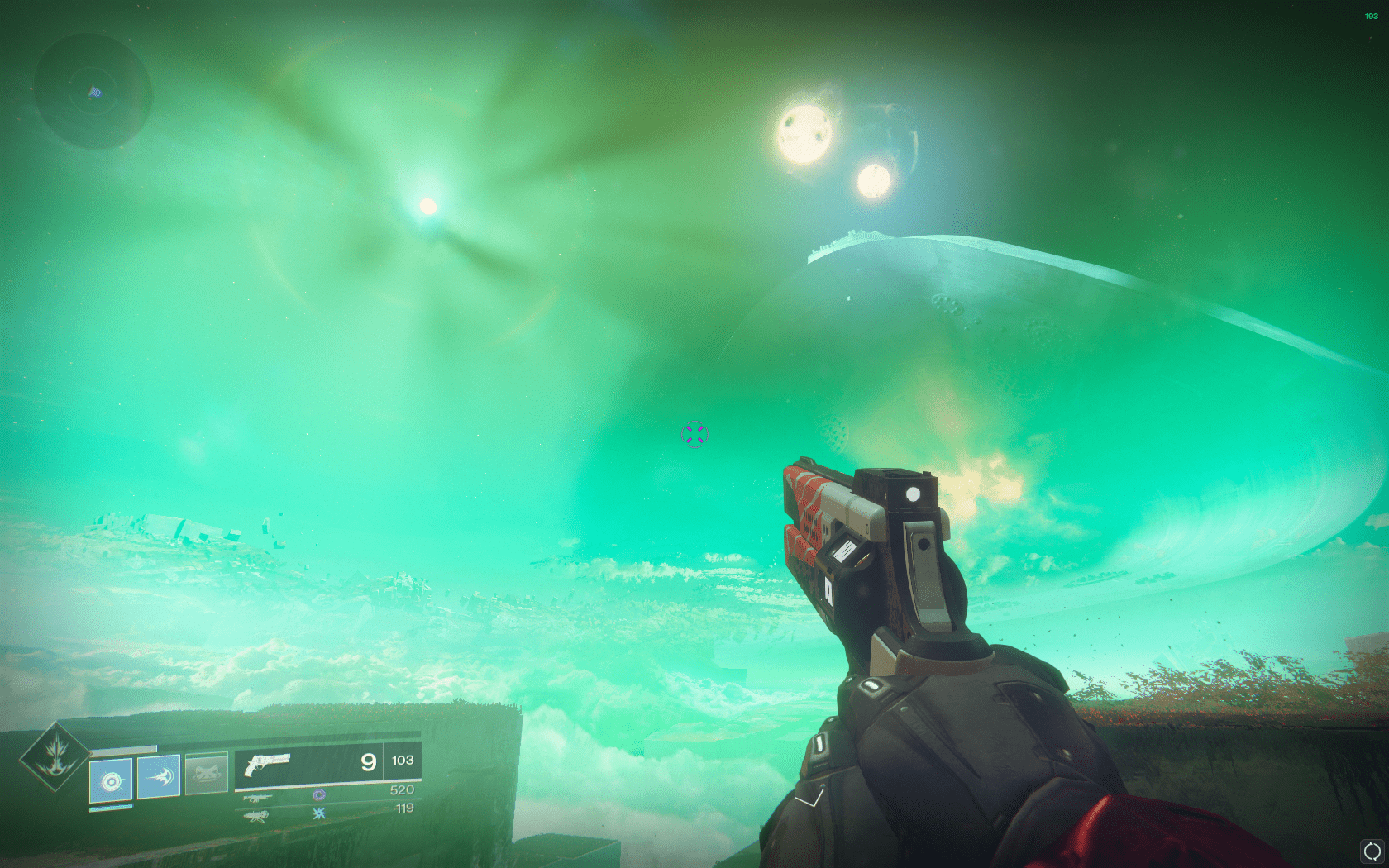Screen dimensions: 1389x868
Task: Click the super energy meter bar
Action: (x=124, y=747)
